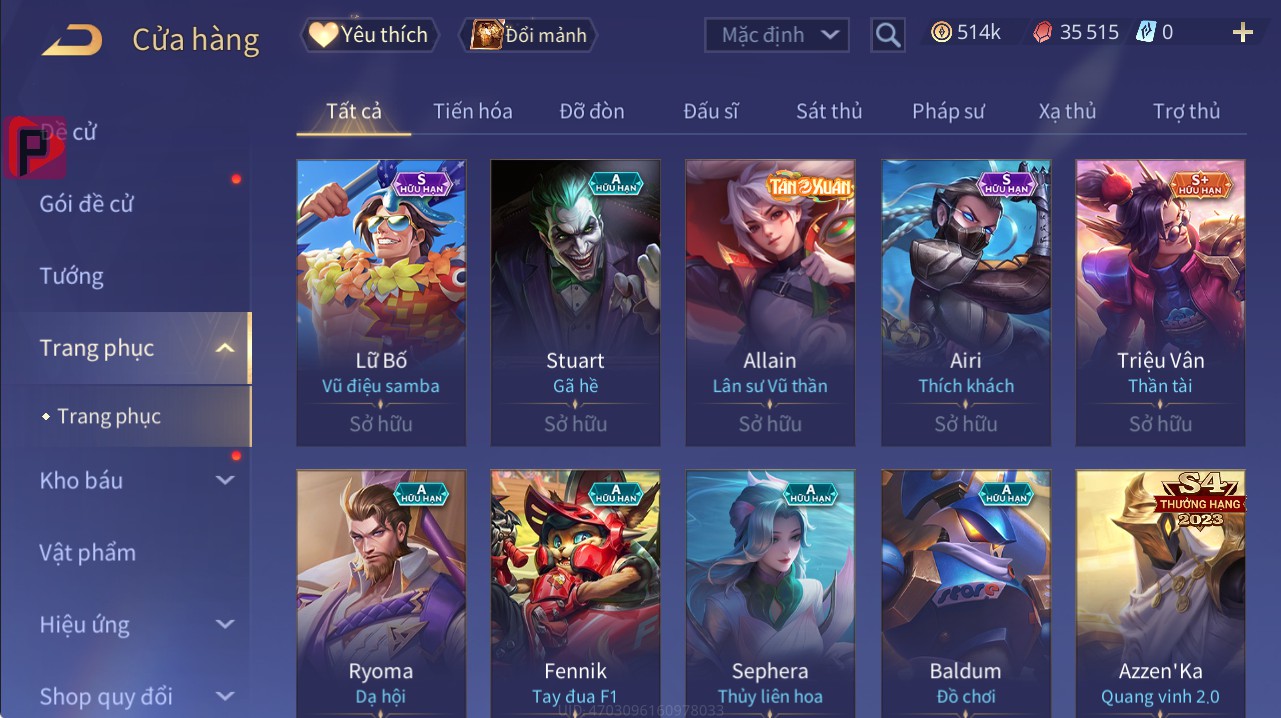Click the magnifying glass search button
The image size is (1281, 718).
pos(888,35)
